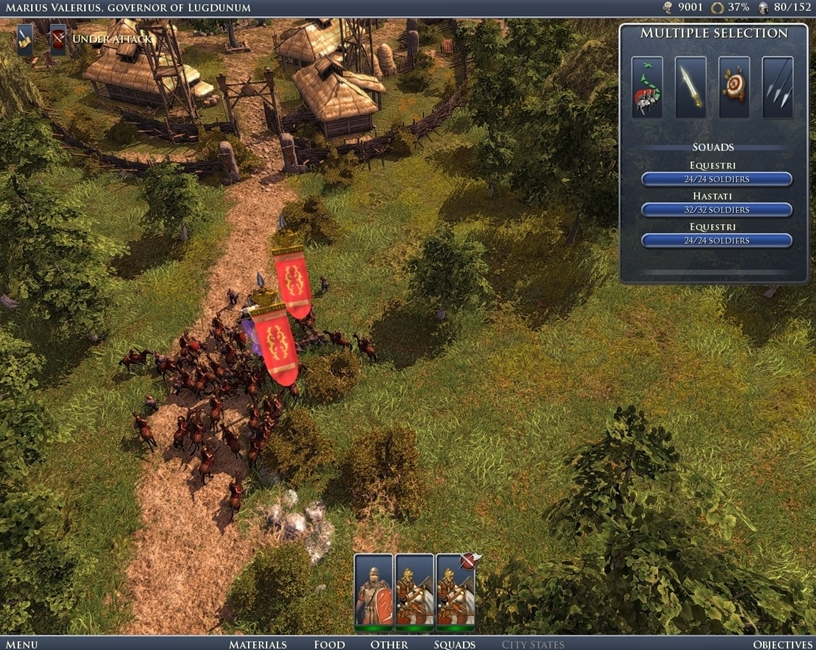
Task: Open the Materials tab
Action: [258, 644]
